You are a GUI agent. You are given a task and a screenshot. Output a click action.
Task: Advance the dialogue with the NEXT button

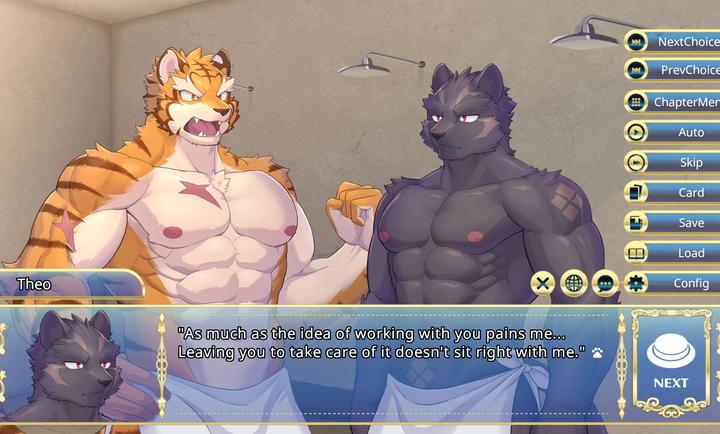670,361
